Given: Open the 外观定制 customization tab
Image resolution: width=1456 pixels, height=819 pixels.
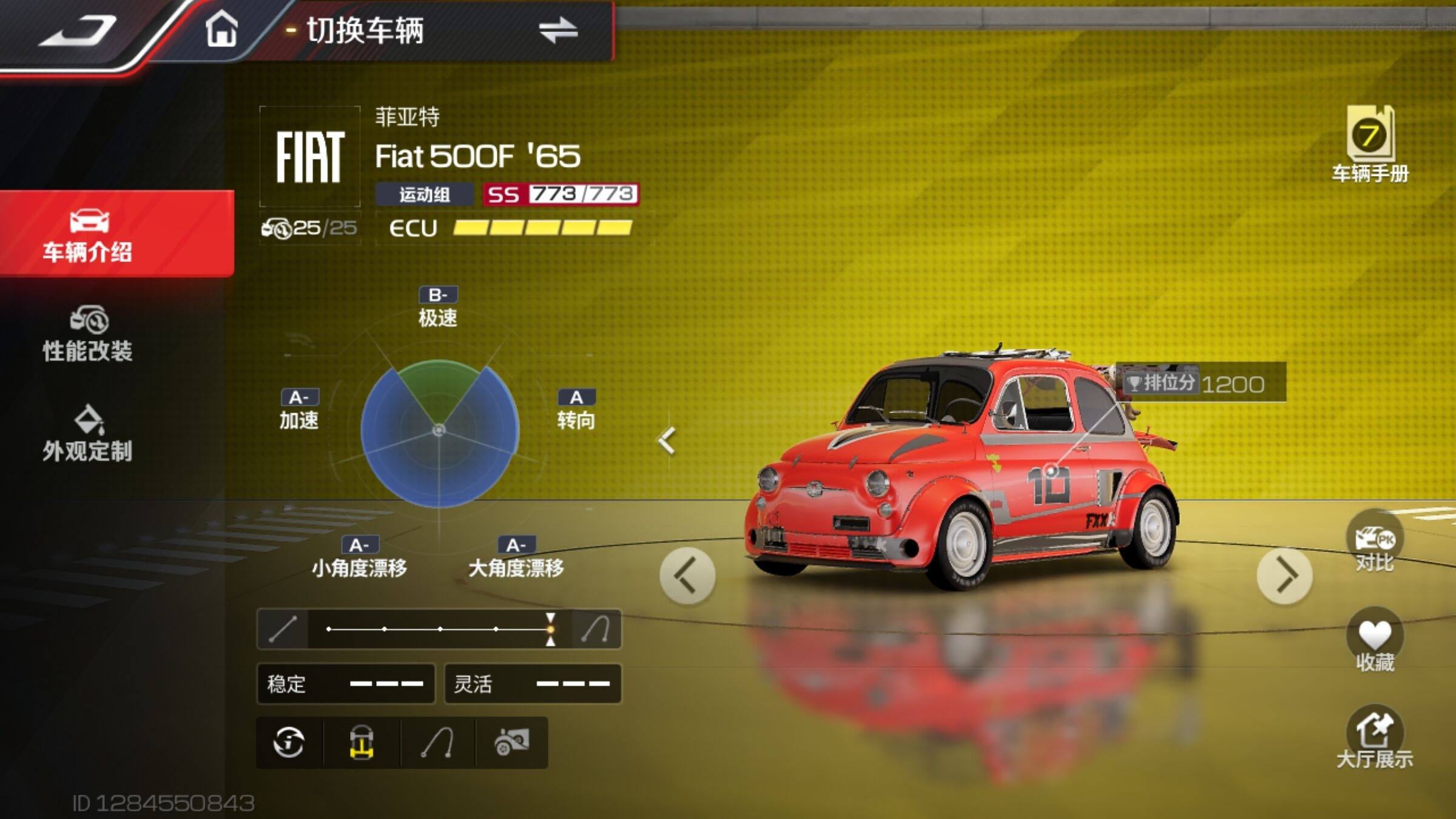Looking at the screenshot, I should pos(89,434).
